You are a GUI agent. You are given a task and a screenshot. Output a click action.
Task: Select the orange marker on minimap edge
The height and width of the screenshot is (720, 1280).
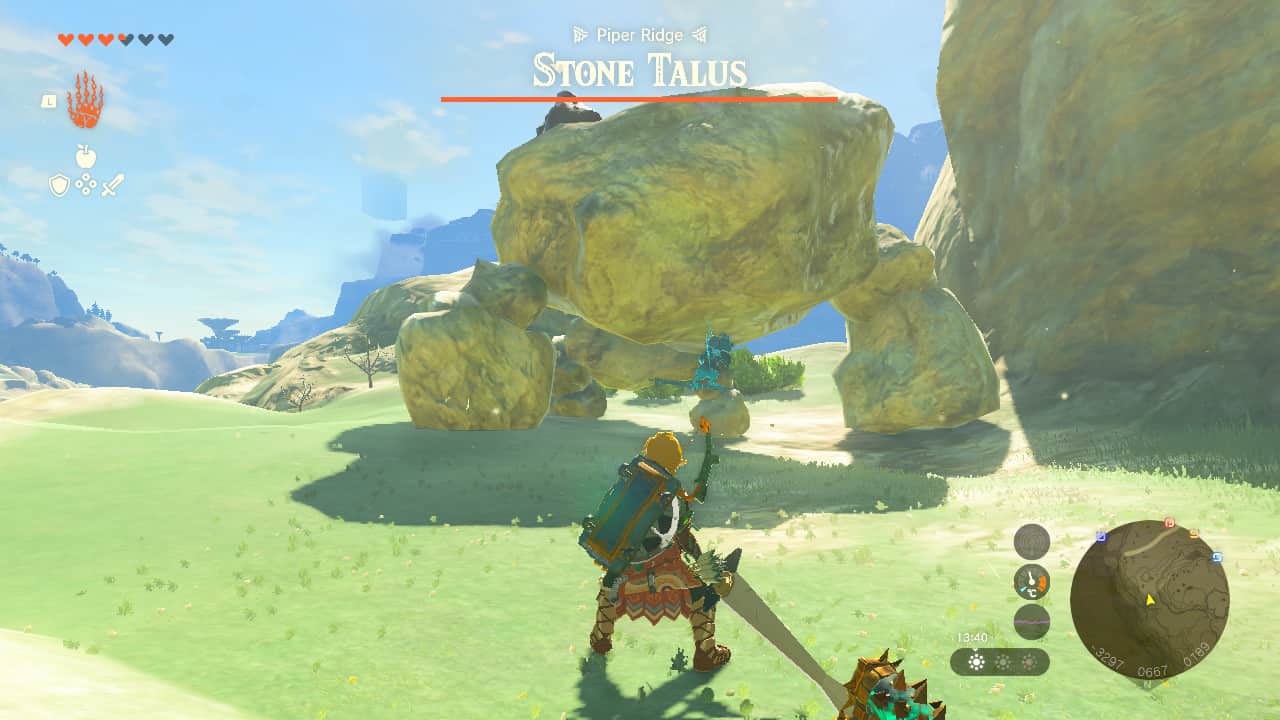coord(1193,534)
